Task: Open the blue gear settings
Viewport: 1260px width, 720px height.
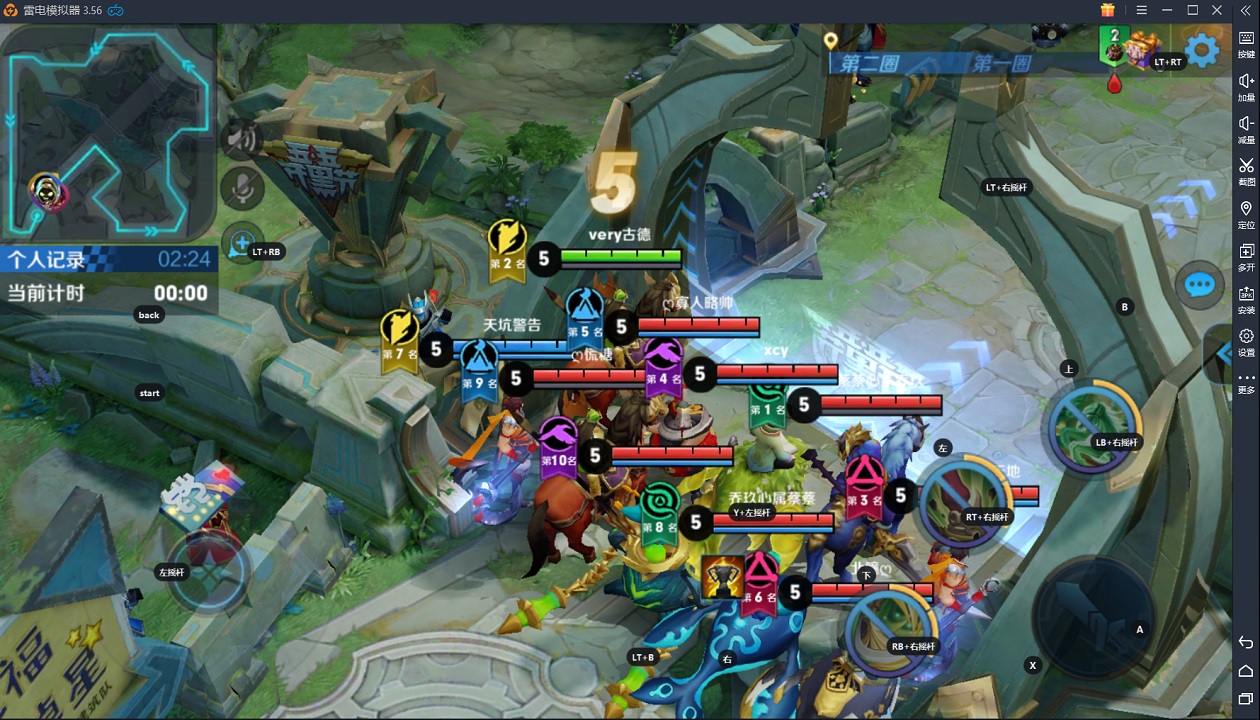Action: pos(1201,49)
